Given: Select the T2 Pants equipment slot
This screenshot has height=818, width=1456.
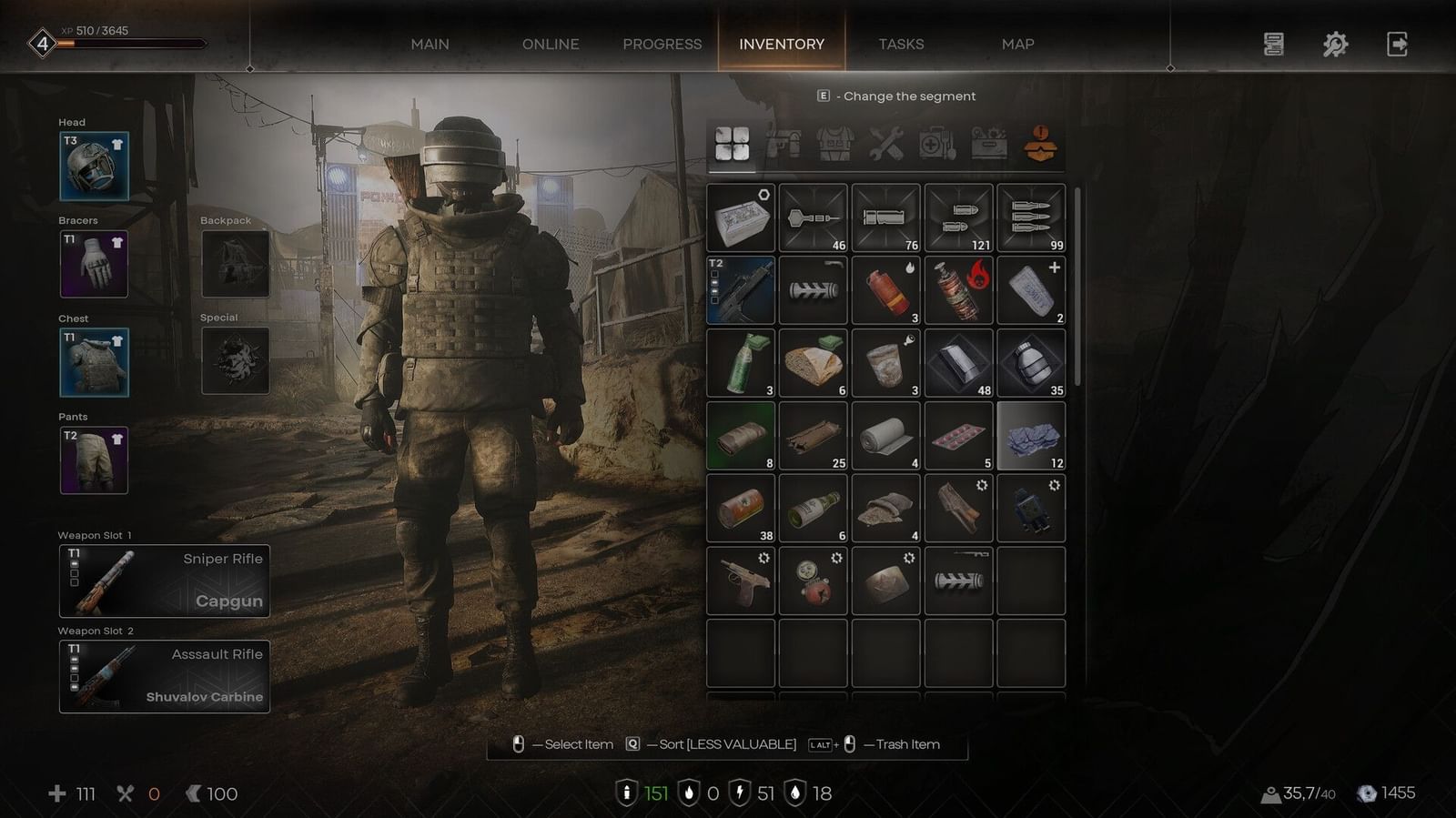Looking at the screenshot, I should tap(94, 459).
